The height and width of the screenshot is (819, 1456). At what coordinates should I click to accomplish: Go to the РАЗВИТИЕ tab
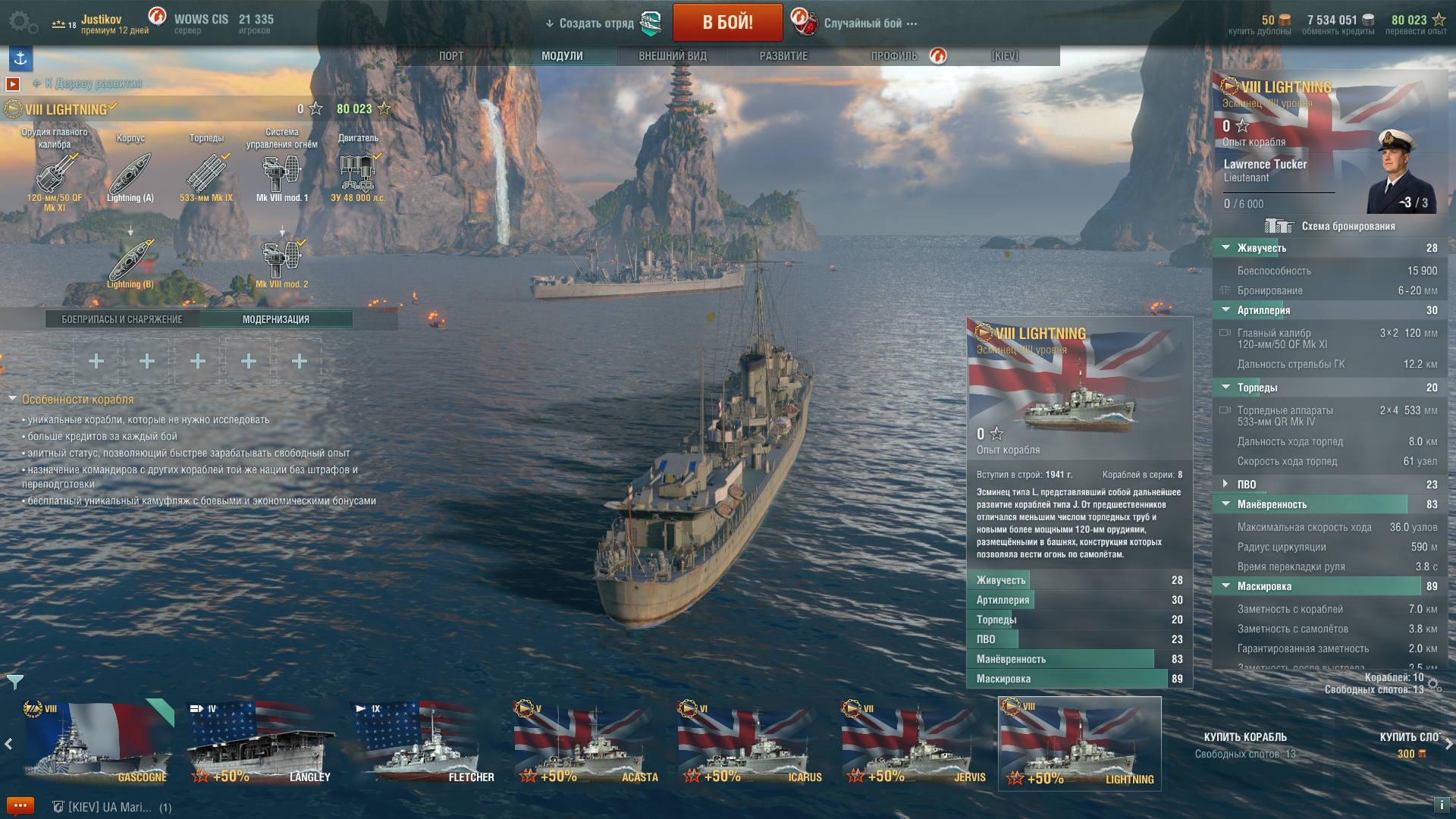coord(783,56)
